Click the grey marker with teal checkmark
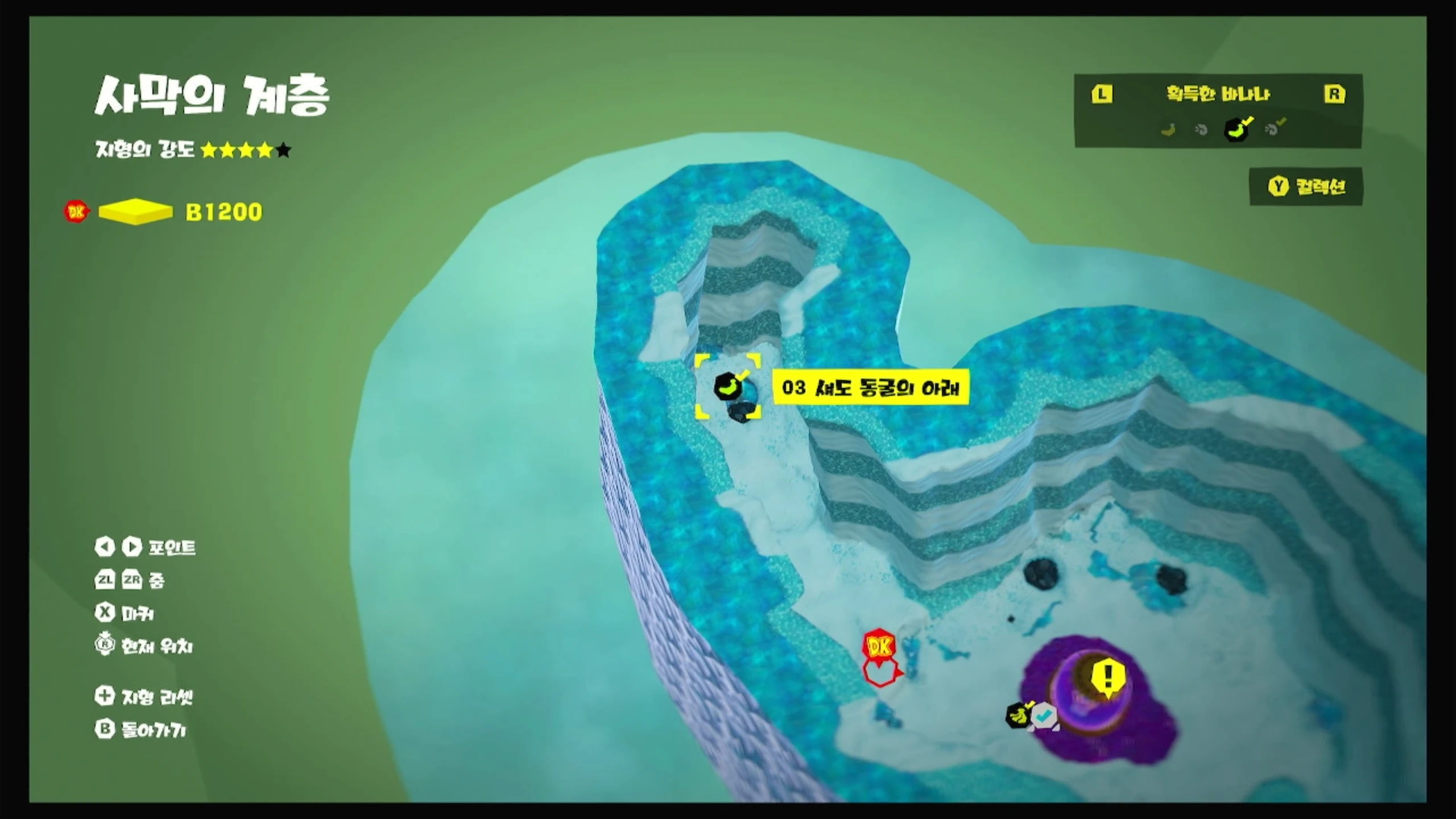The height and width of the screenshot is (819, 1456). point(1044,717)
